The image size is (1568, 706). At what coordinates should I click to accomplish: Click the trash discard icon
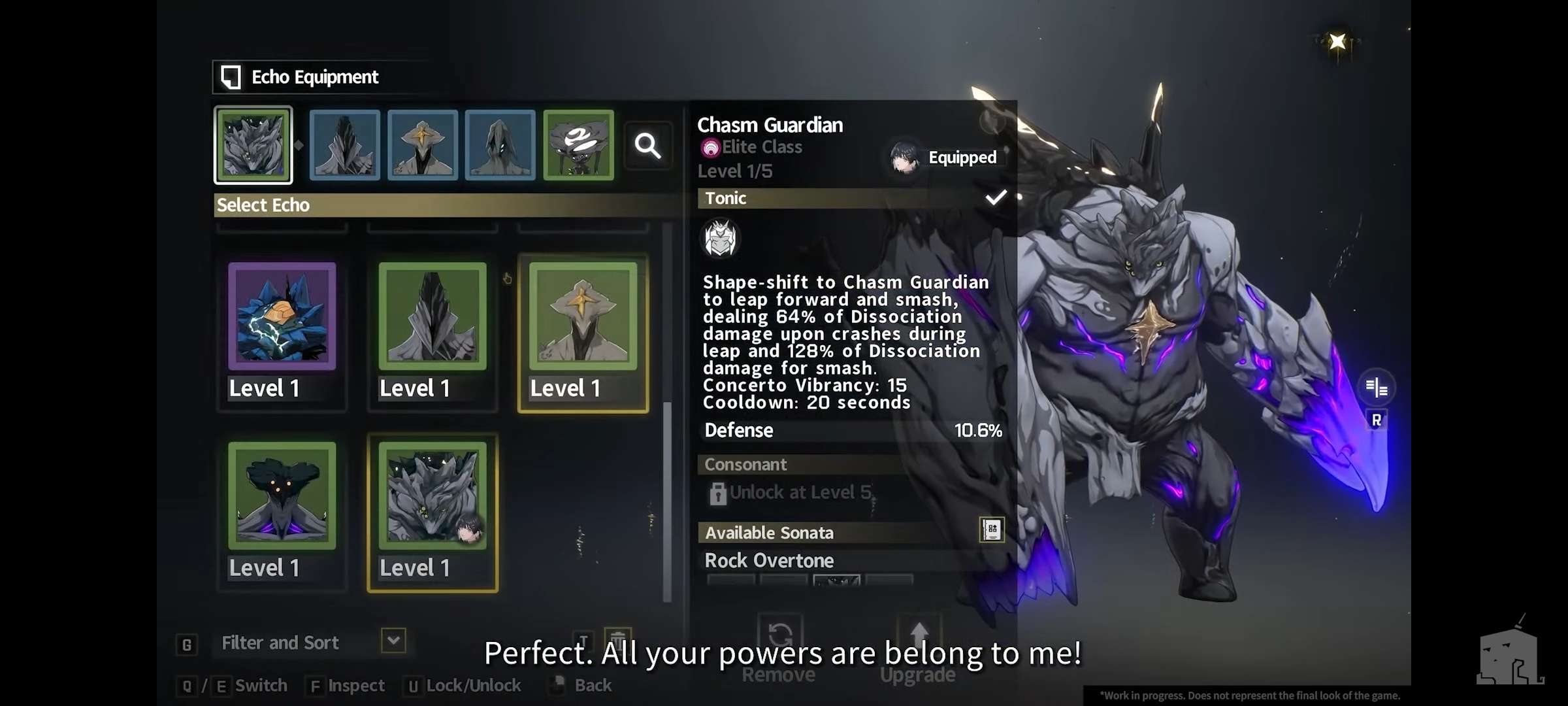[617, 638]
